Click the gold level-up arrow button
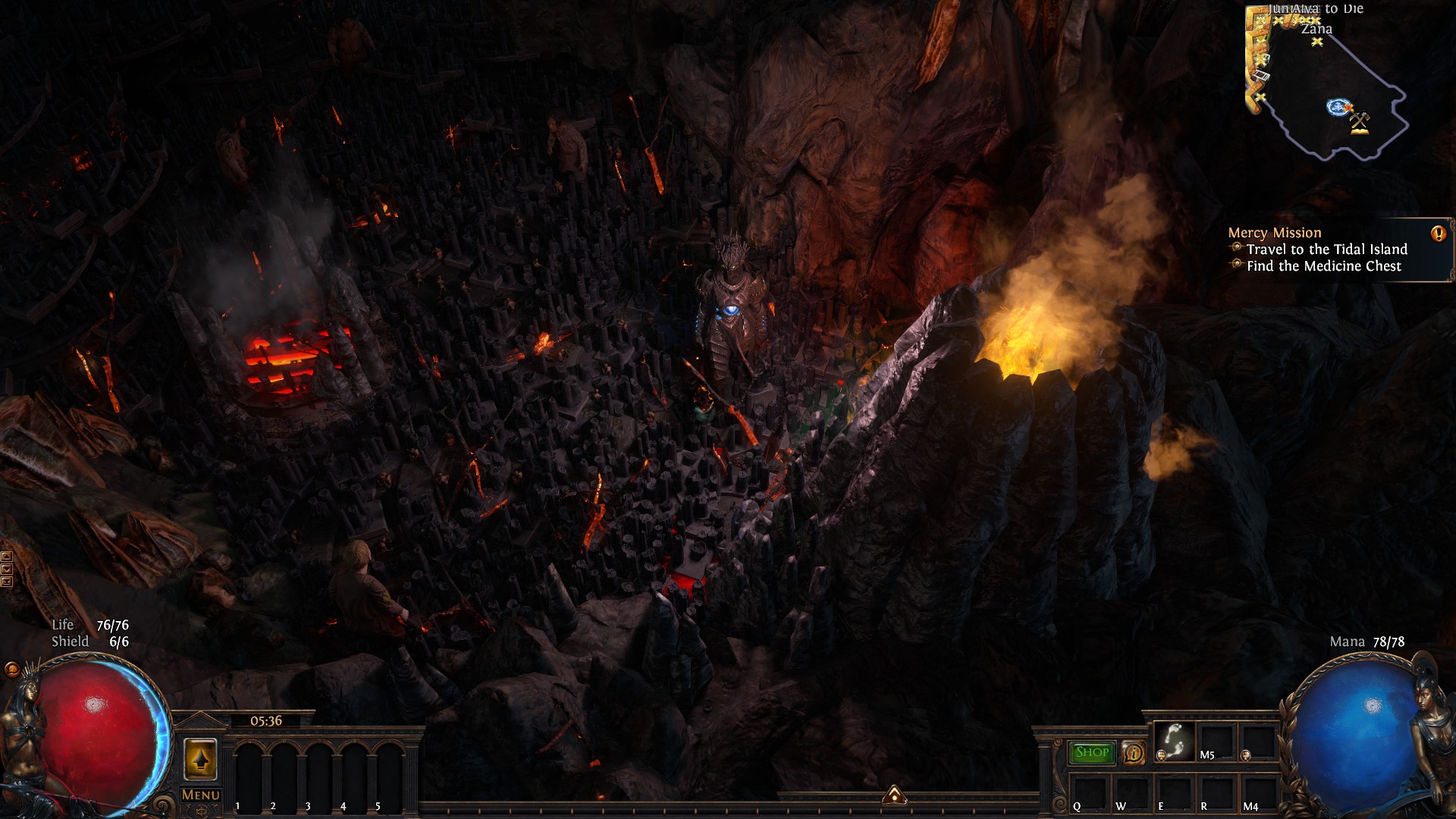Screen dimensions: 1456x819 tap(200, 758)
